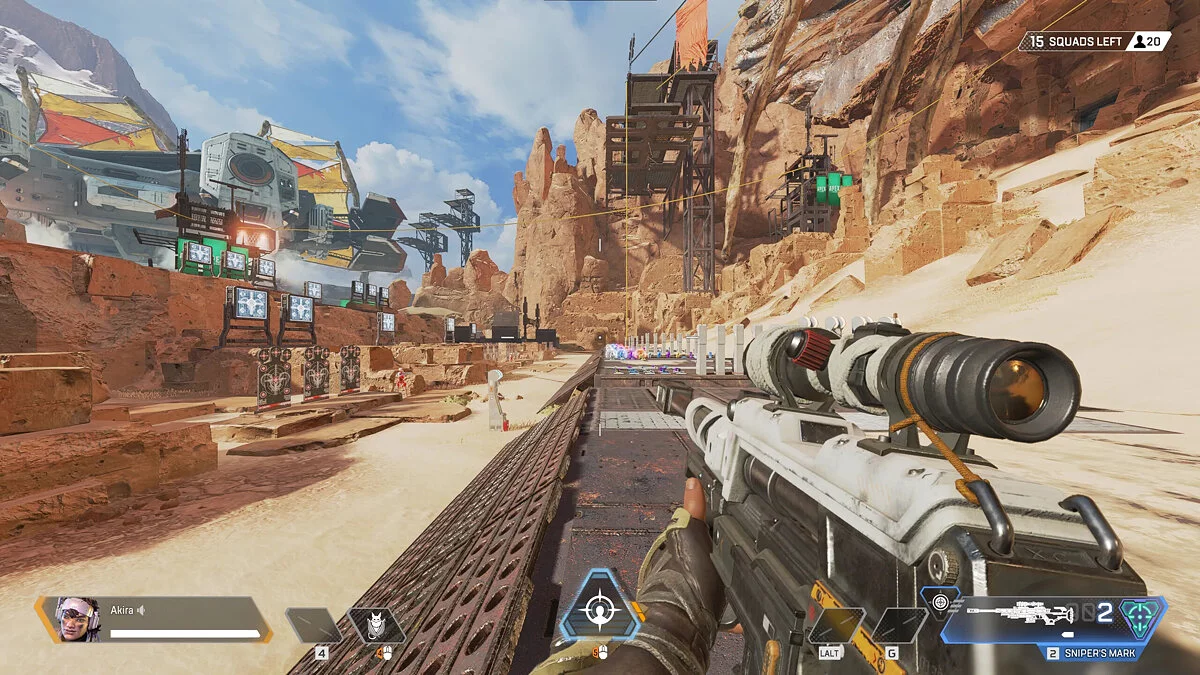Select the gargoyle item slot

(x=377, y=626)
